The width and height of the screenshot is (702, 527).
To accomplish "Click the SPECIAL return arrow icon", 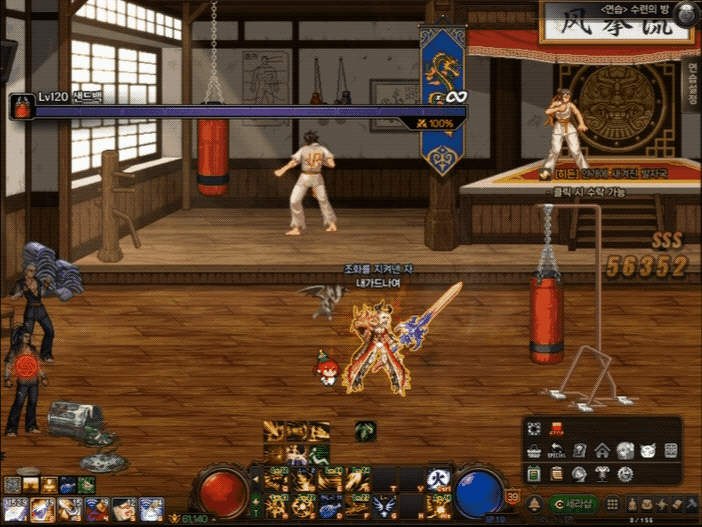I will point(557,450).
